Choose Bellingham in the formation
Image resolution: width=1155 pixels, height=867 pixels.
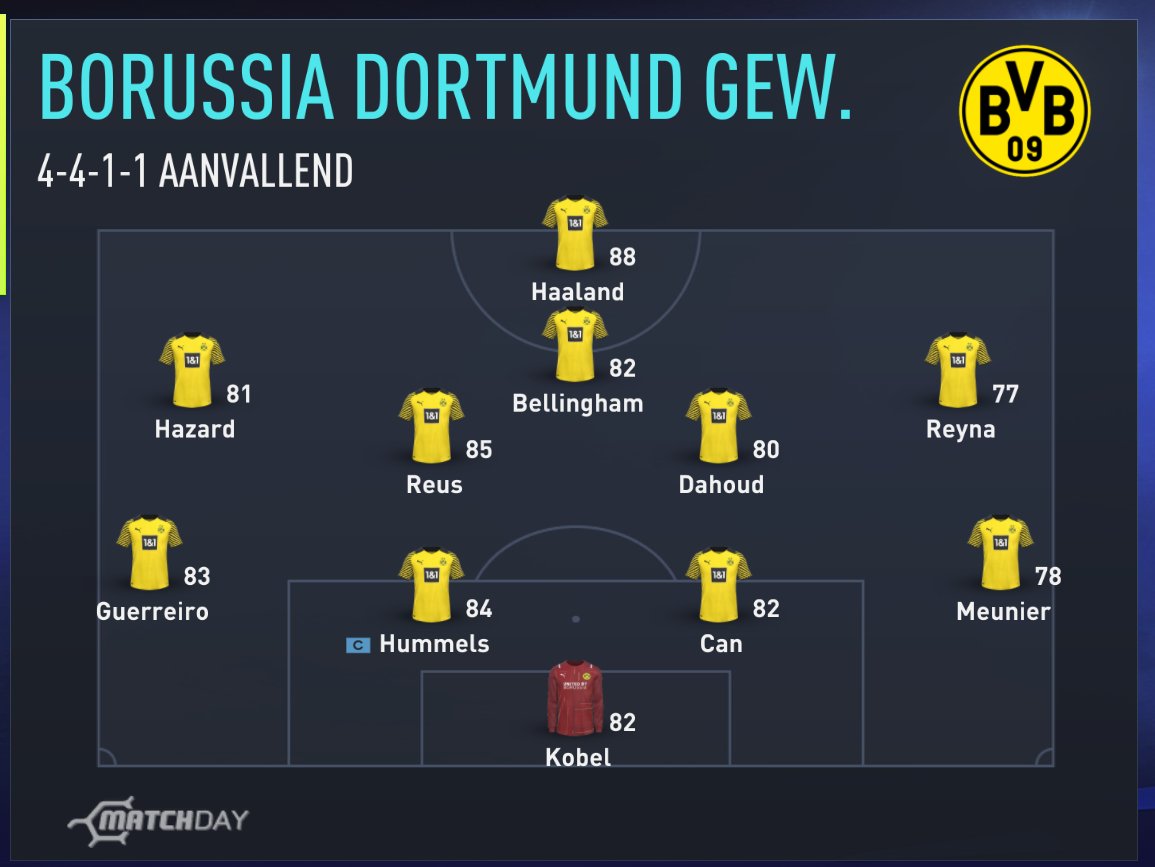575,345
